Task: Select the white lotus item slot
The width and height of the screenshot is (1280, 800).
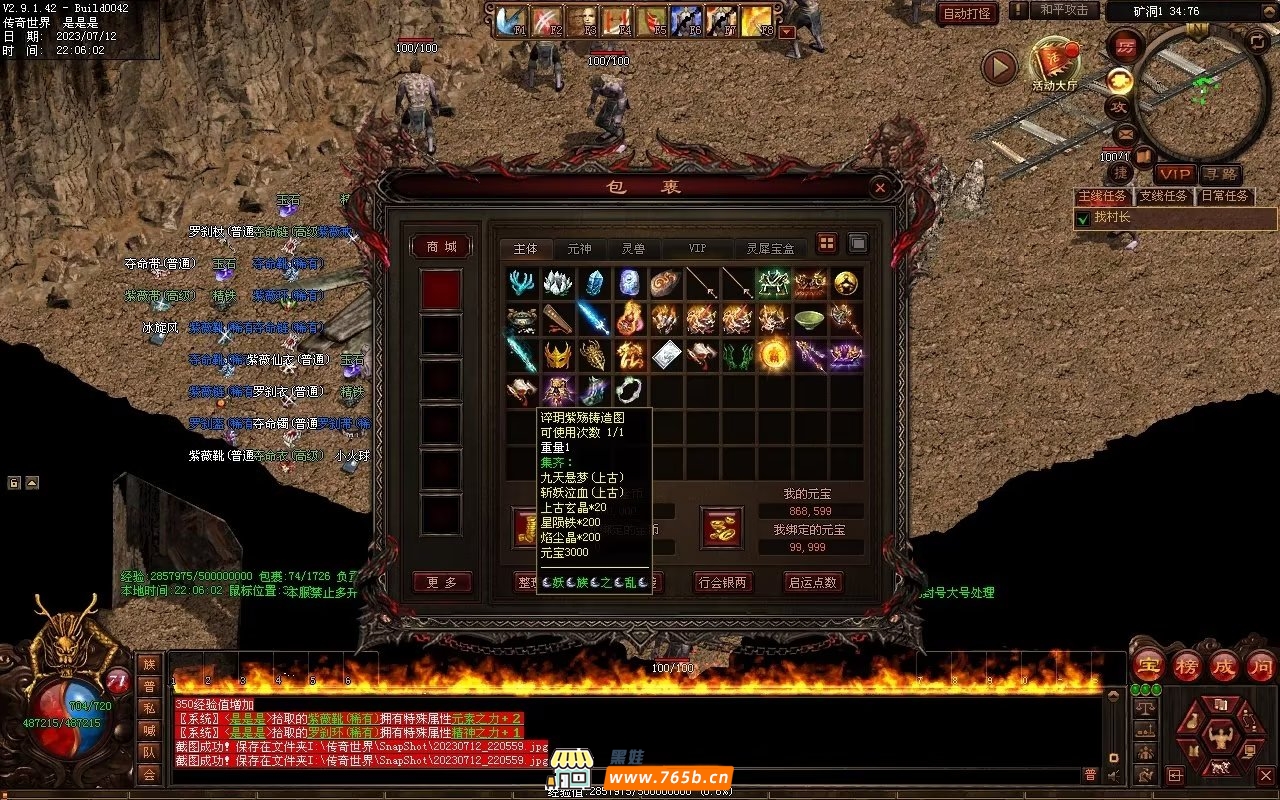Action: pos(558,283)
